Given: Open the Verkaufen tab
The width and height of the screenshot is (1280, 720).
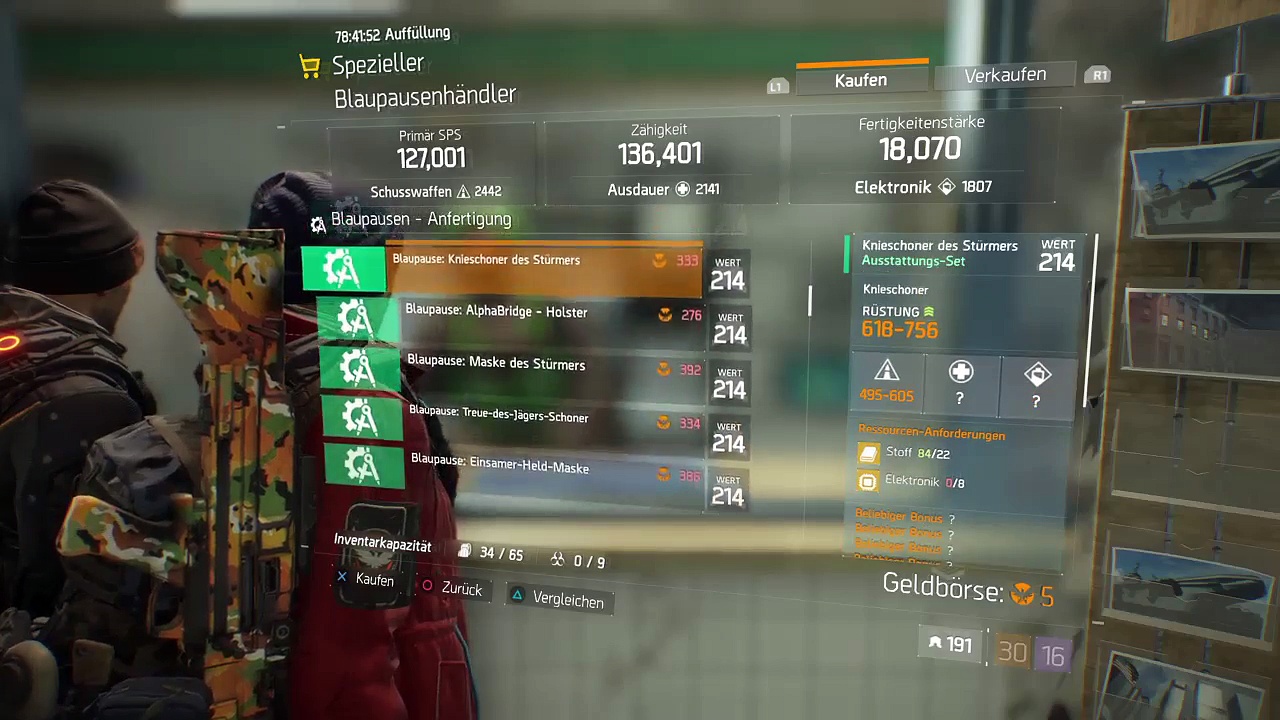Looking at the screenshot, I should click(x=1005, y=75).
